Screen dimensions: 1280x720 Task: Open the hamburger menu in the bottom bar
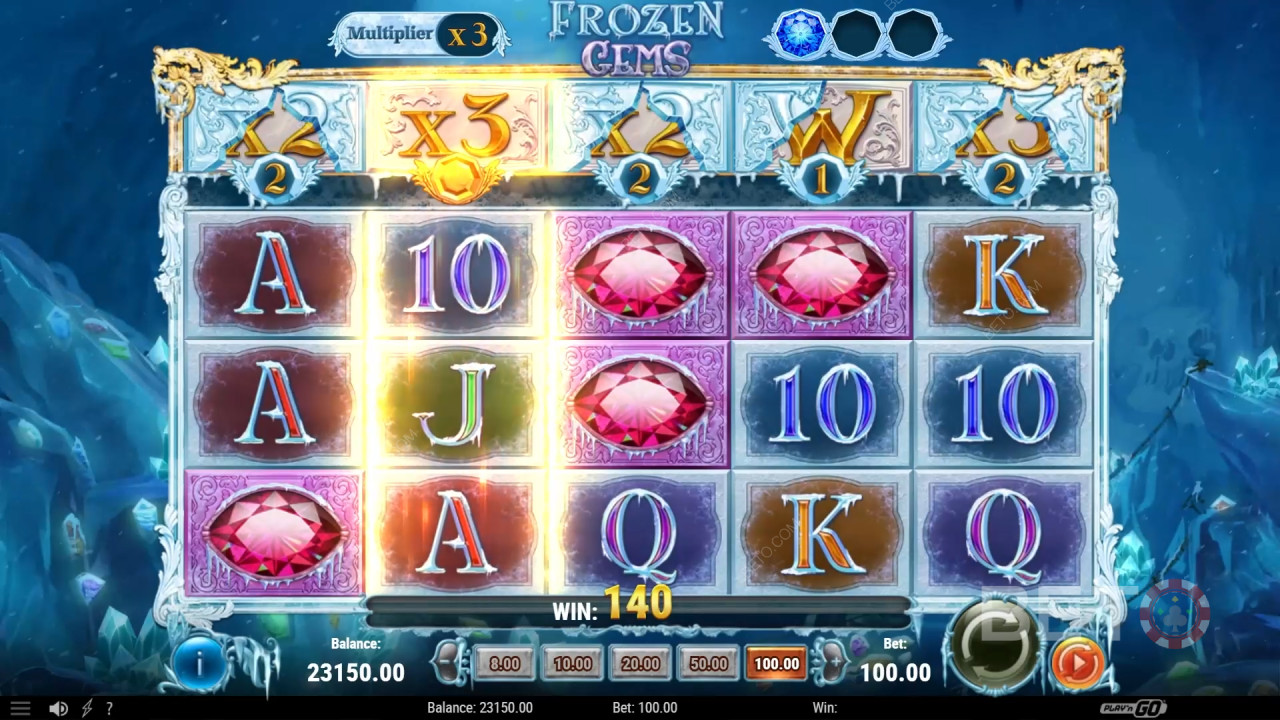pos(20,708)
